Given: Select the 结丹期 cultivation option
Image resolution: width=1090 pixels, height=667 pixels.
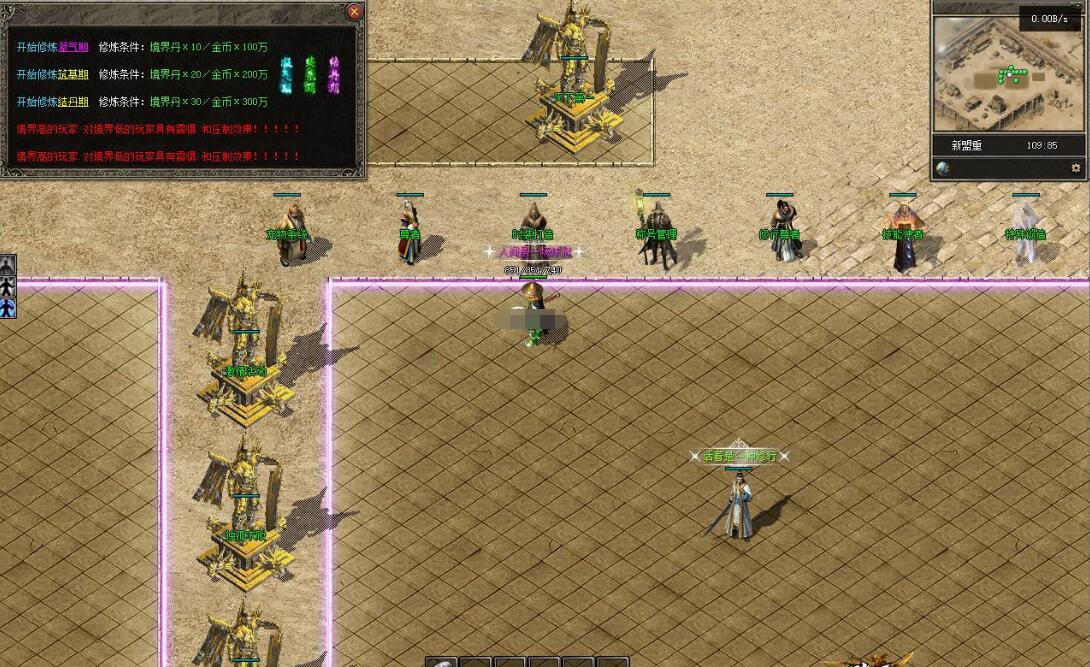Looking at the screenshot, I should 73,101.
